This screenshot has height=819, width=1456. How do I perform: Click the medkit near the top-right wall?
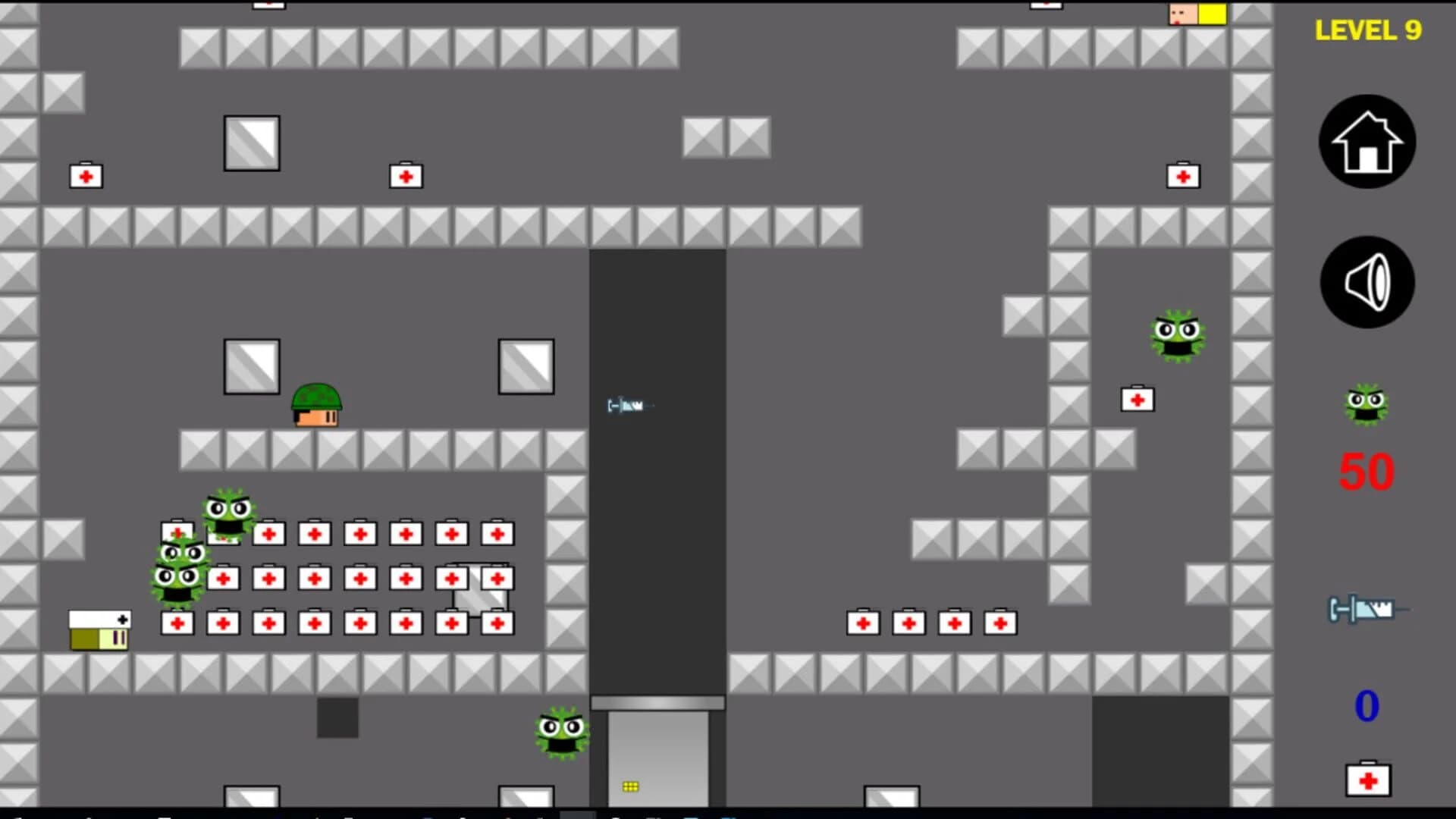pos(1182,174)
